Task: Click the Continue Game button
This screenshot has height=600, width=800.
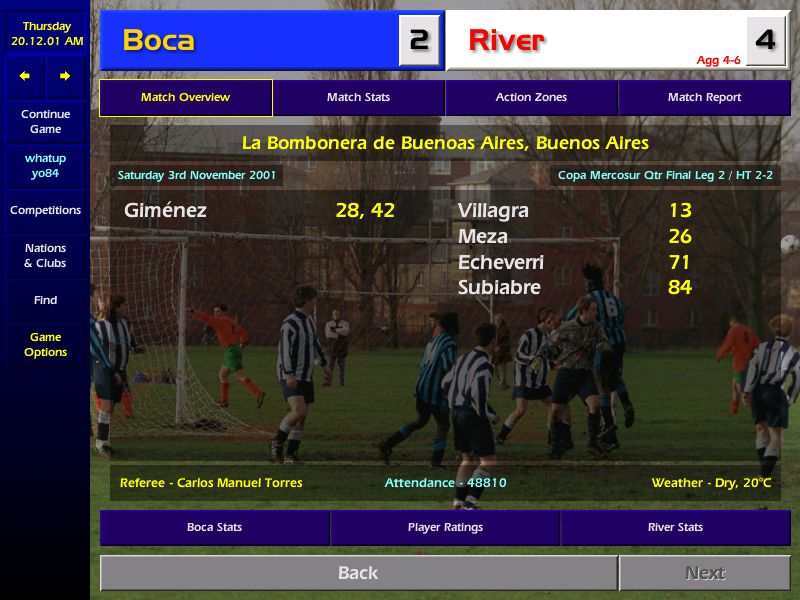Action: tap(45, 122)
